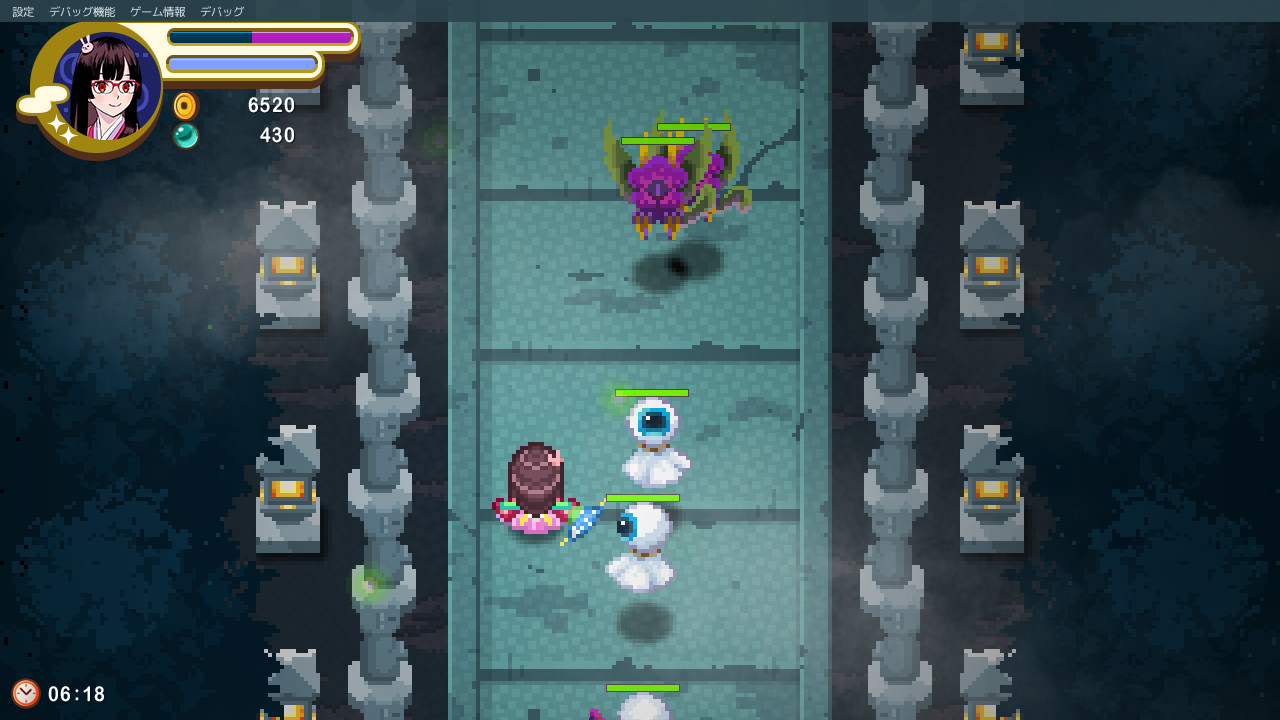Click the orange clock timer icon
Screen dimensions: 1280x720
click(28, 693)
